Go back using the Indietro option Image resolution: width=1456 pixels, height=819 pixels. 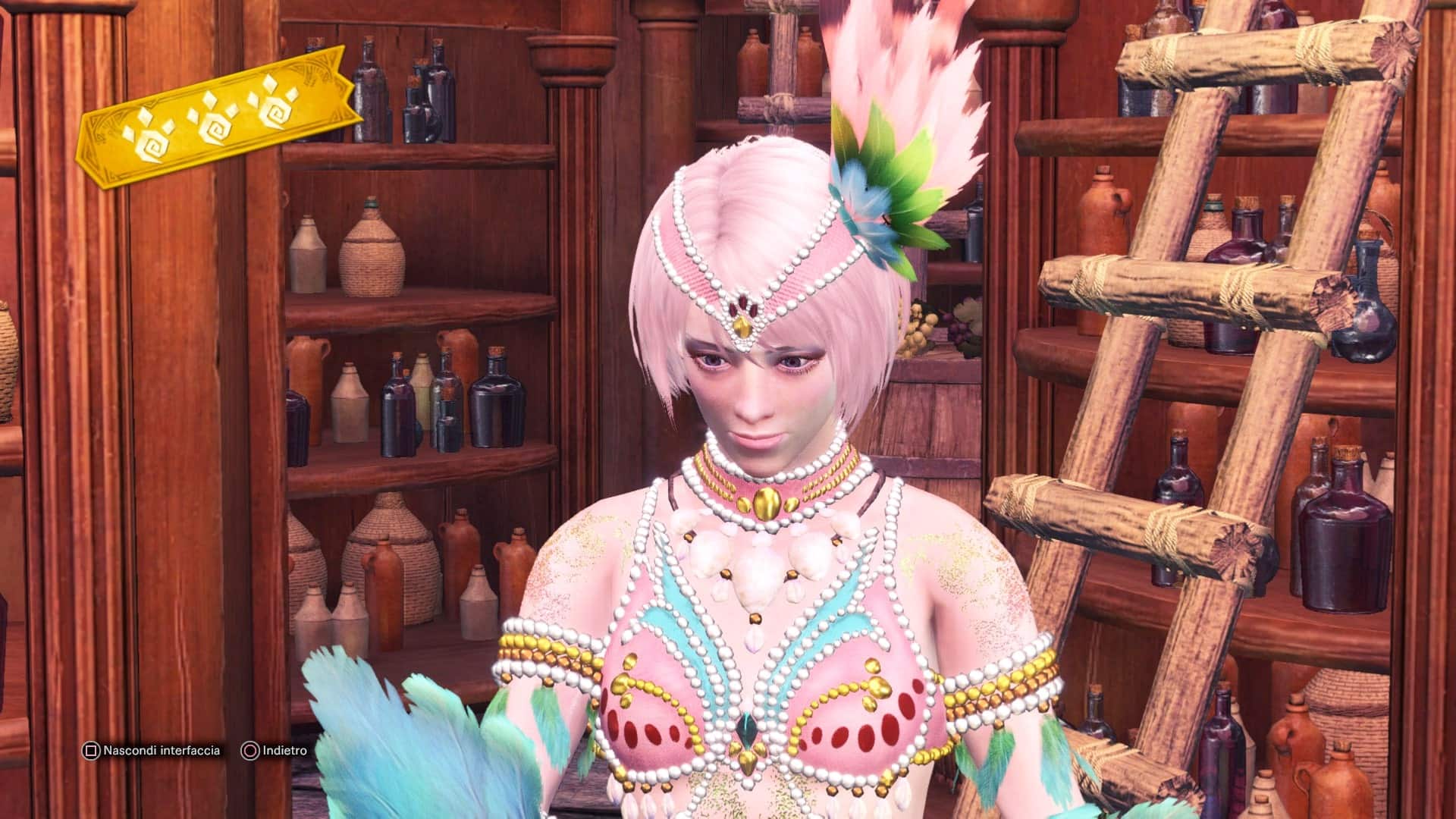pos(275,751)
